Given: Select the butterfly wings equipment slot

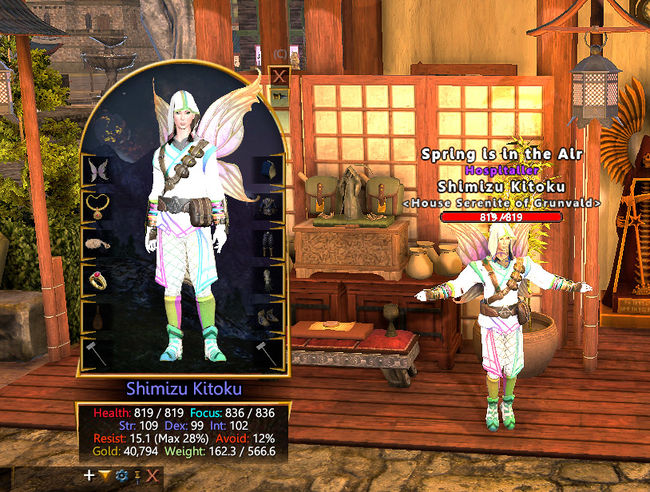Looking at the screenshot, I should [97, 170].
